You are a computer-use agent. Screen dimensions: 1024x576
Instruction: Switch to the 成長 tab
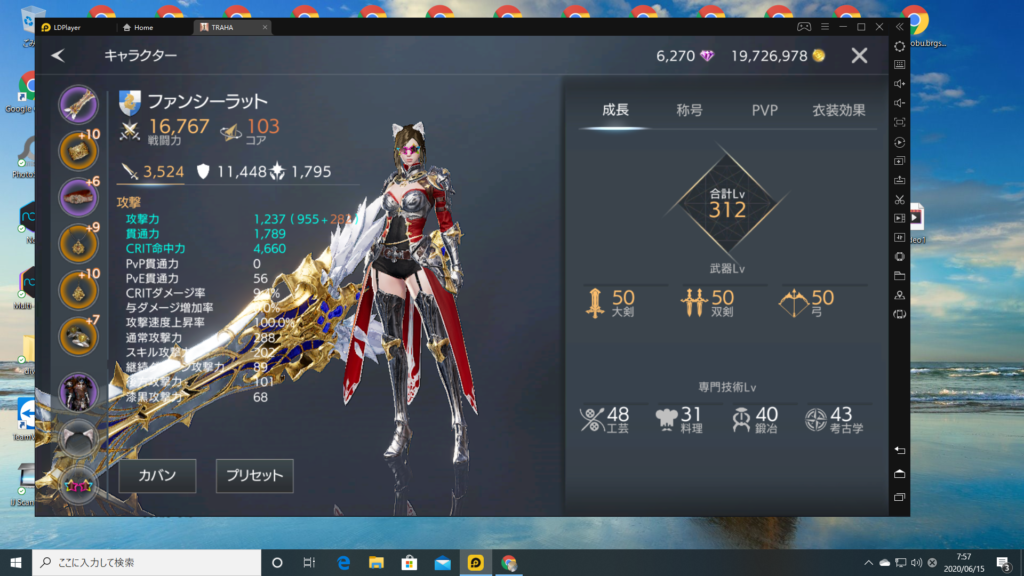coord(616,110)
